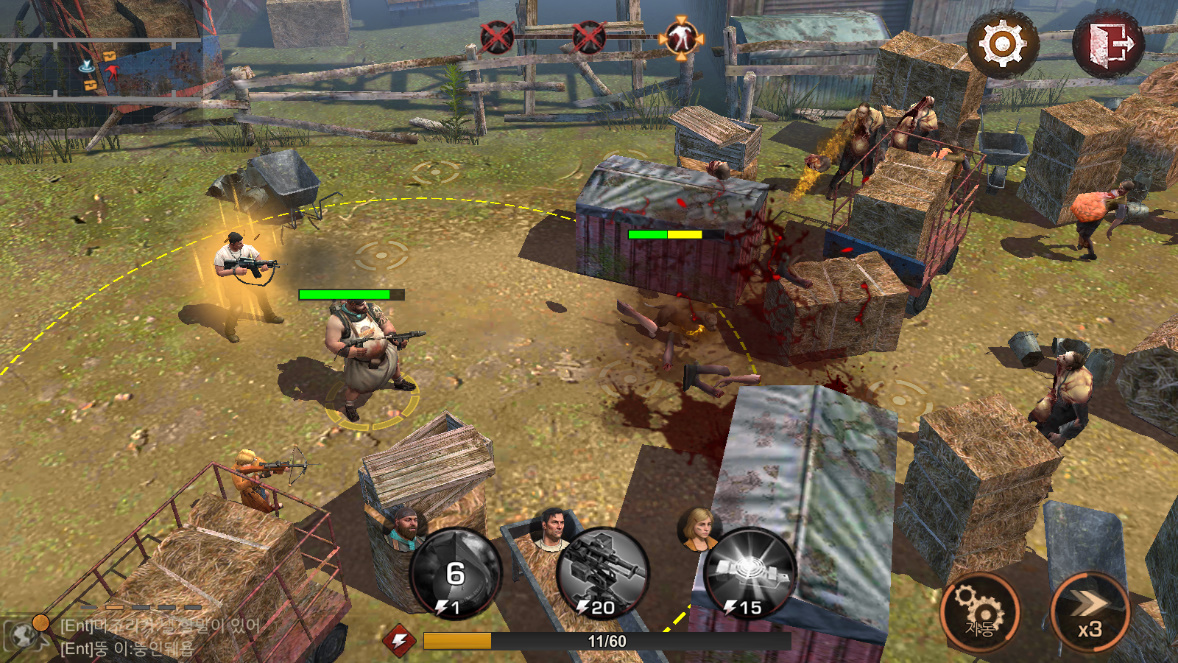Tap the cooldown skill costing 1 energy

(455, 574)
